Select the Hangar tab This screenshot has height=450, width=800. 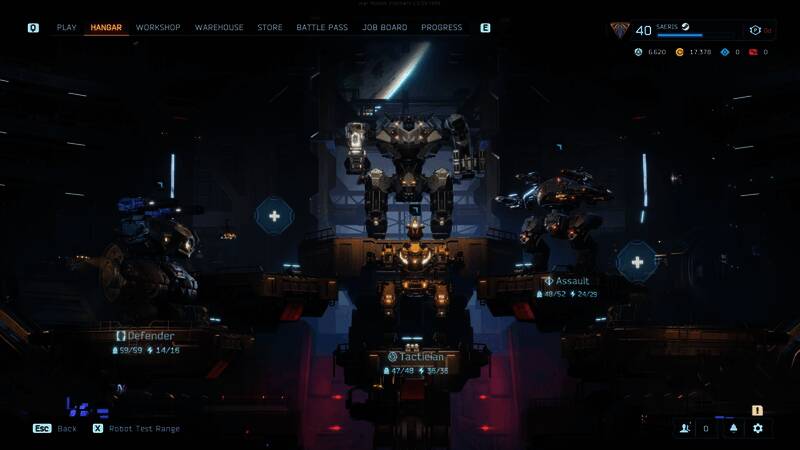pos(106,28)
